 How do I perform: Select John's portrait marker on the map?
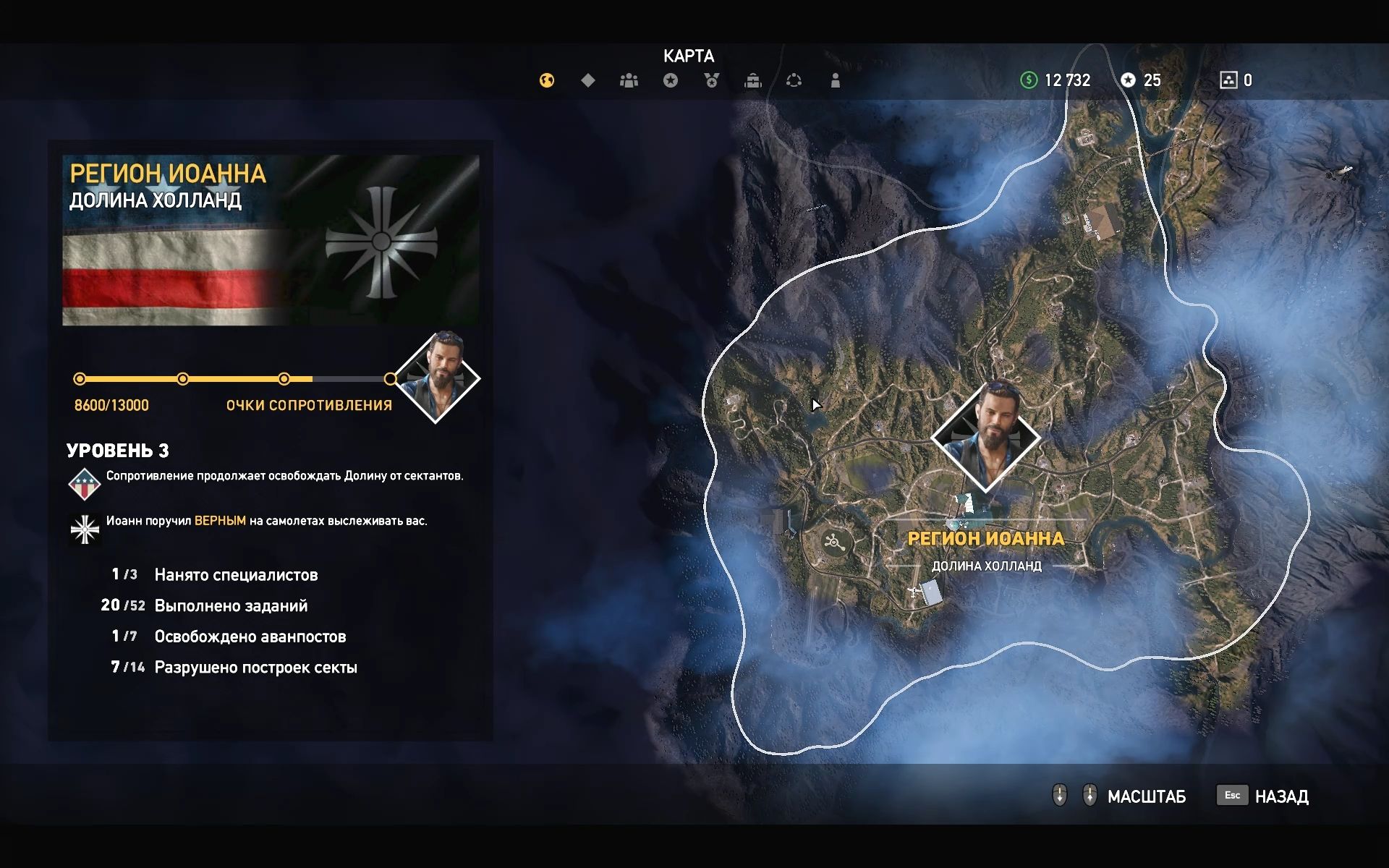click(985, 437)
